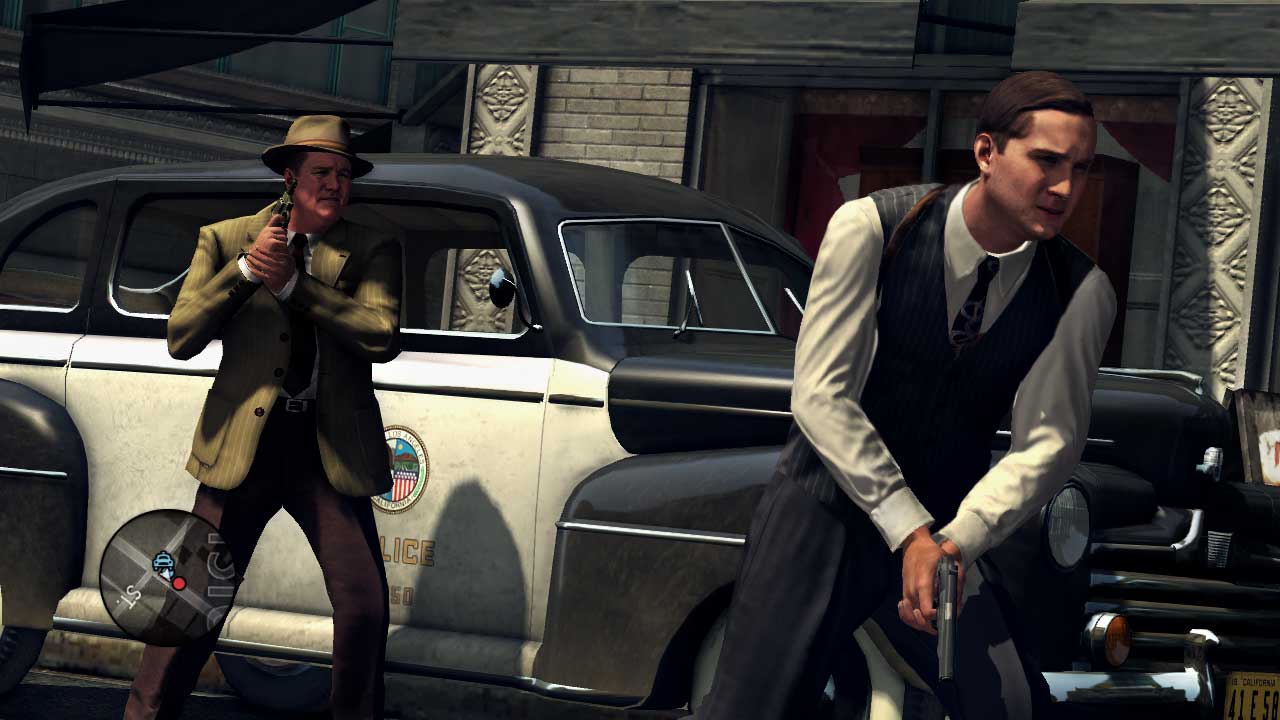Click the 'ST.' street label on the minimap
The height and width of the screenshot is (720, 1280).
pos(131,598)
